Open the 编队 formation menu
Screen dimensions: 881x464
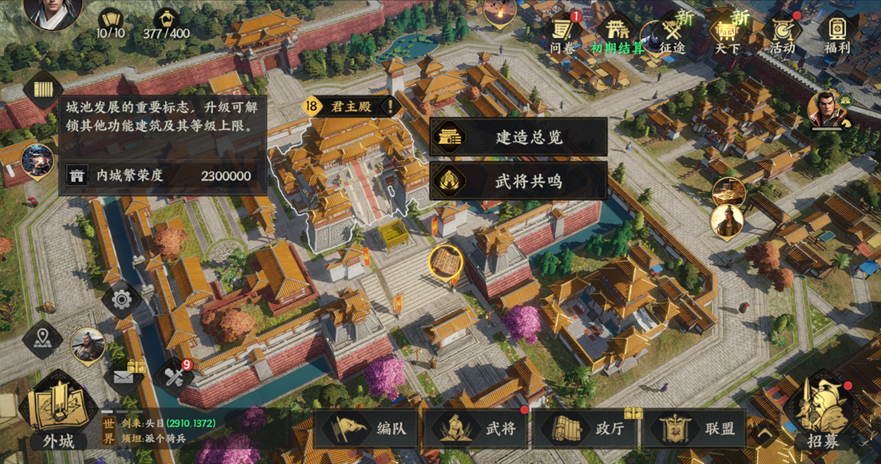click(368, 429)
